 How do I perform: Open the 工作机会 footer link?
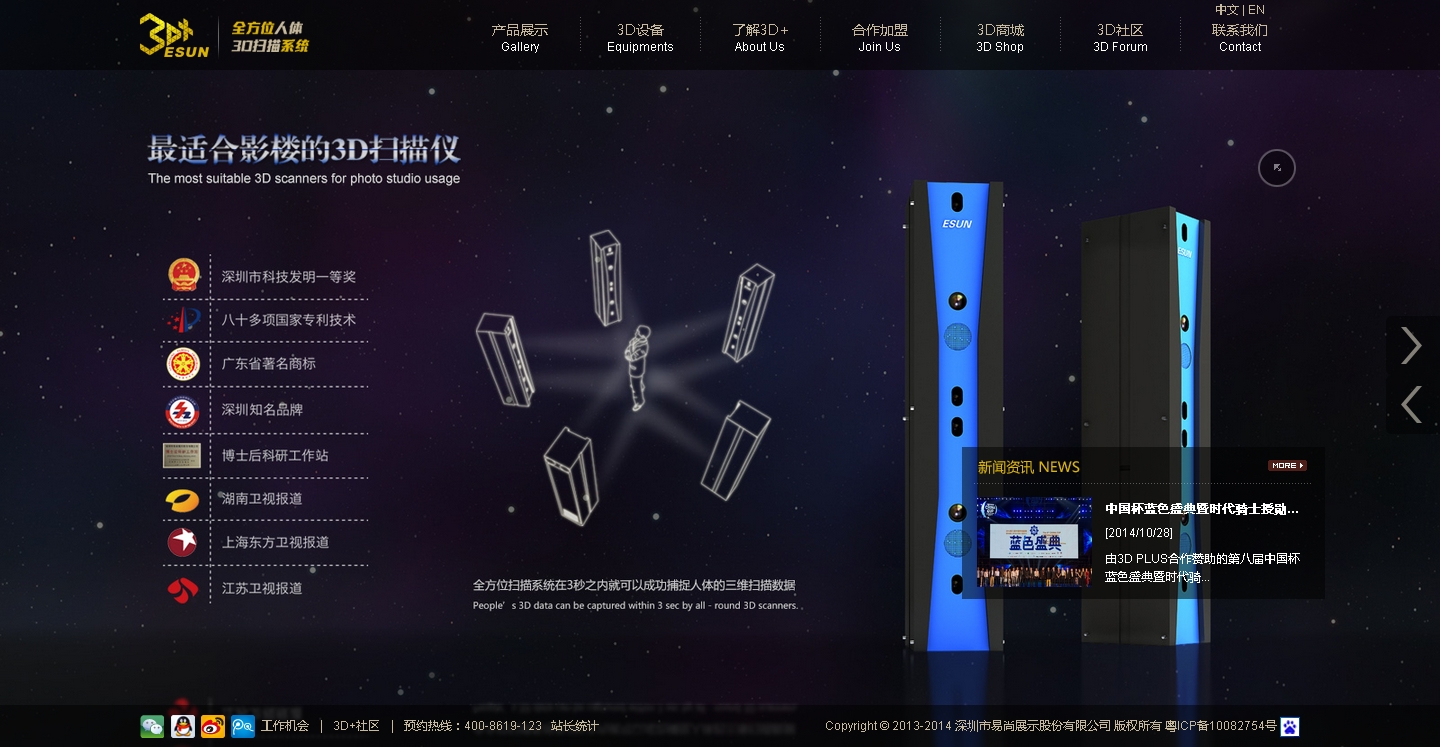(x=285, y=726)
